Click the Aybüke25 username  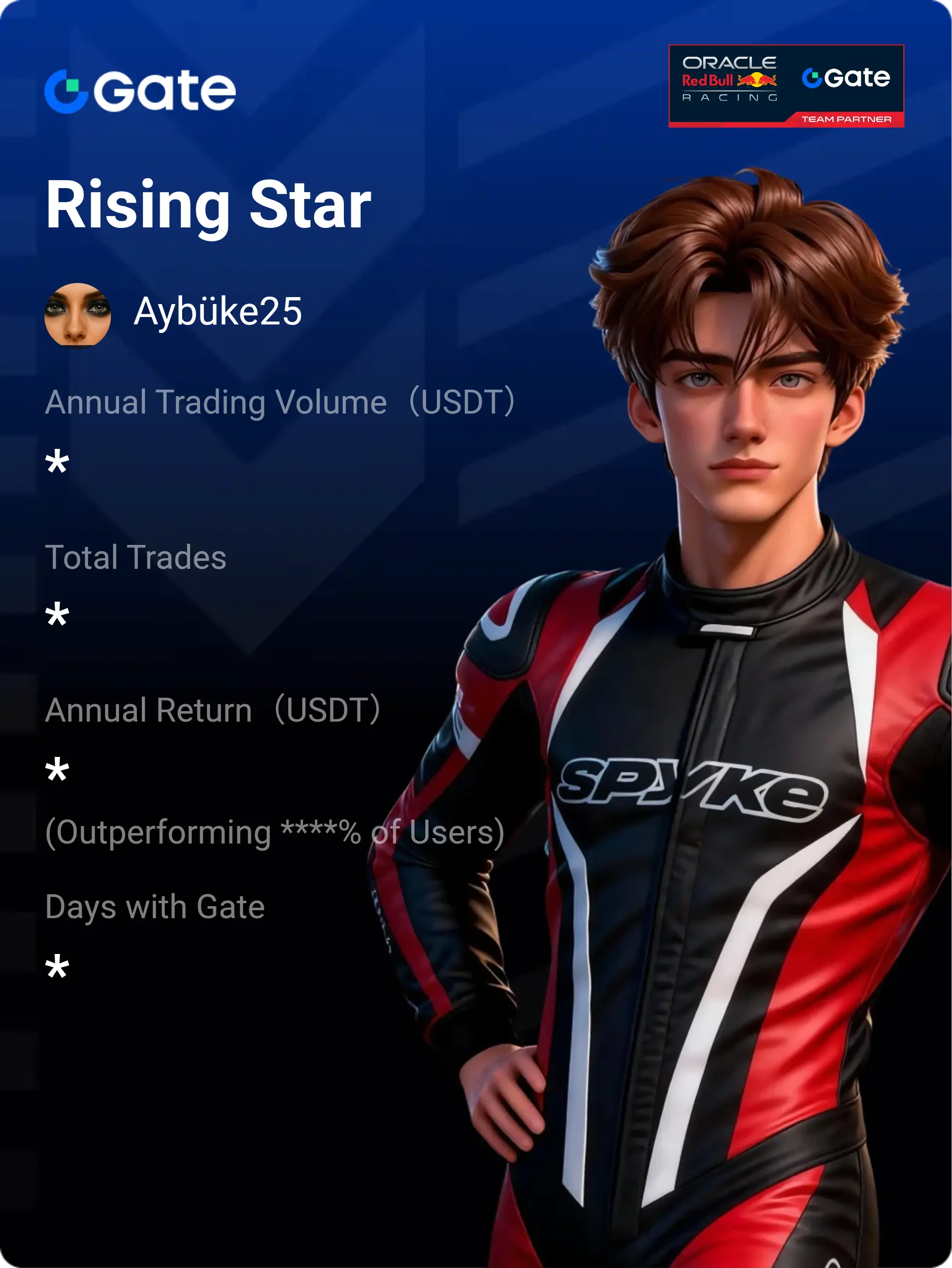click(218, 312)
